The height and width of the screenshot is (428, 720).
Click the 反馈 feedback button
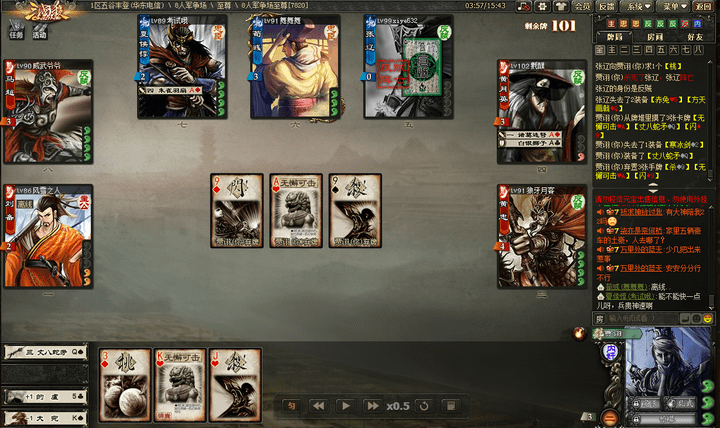coord(607,6)
